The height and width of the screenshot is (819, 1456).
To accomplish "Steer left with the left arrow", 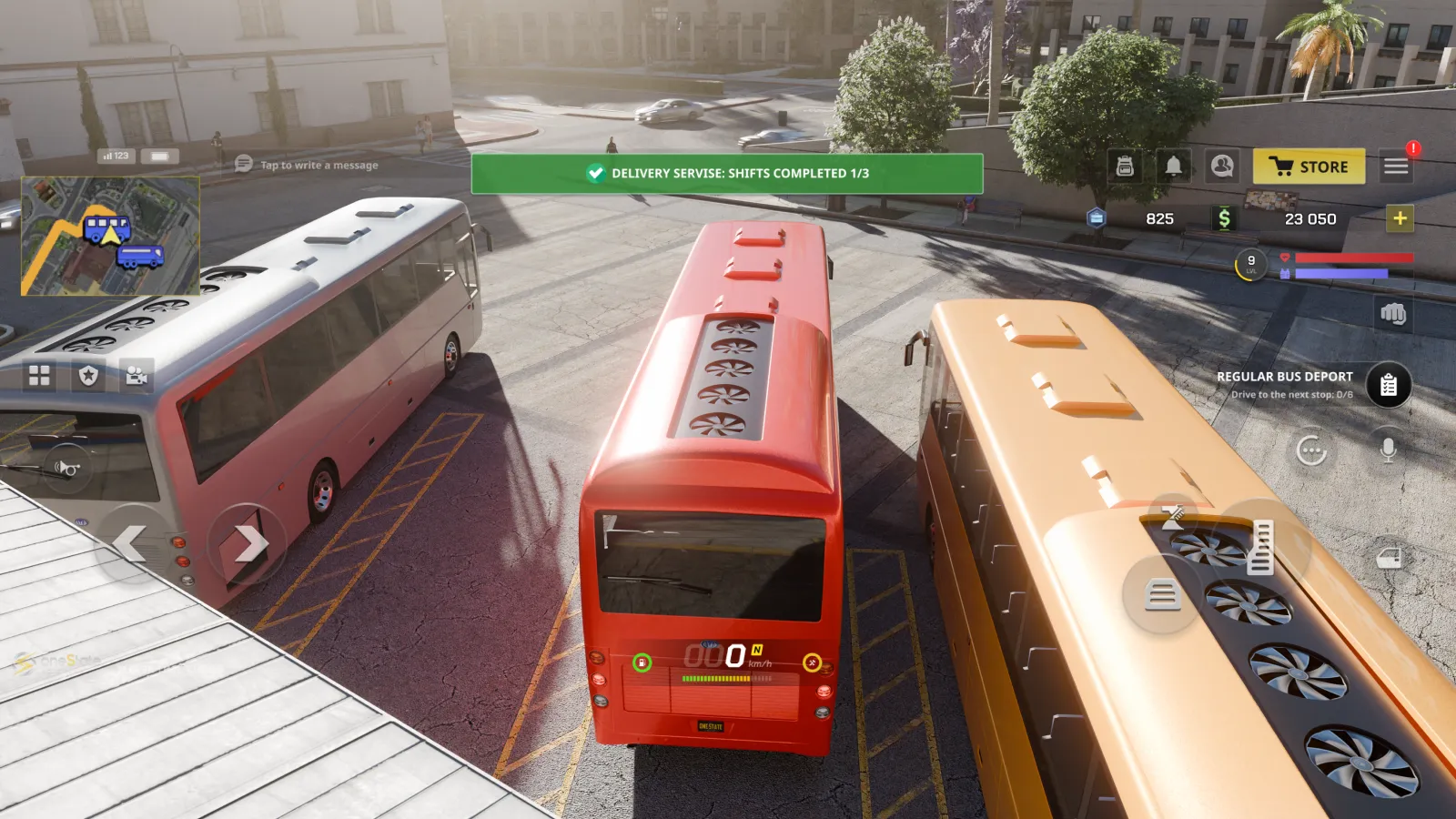I will [x=131, y=544].
